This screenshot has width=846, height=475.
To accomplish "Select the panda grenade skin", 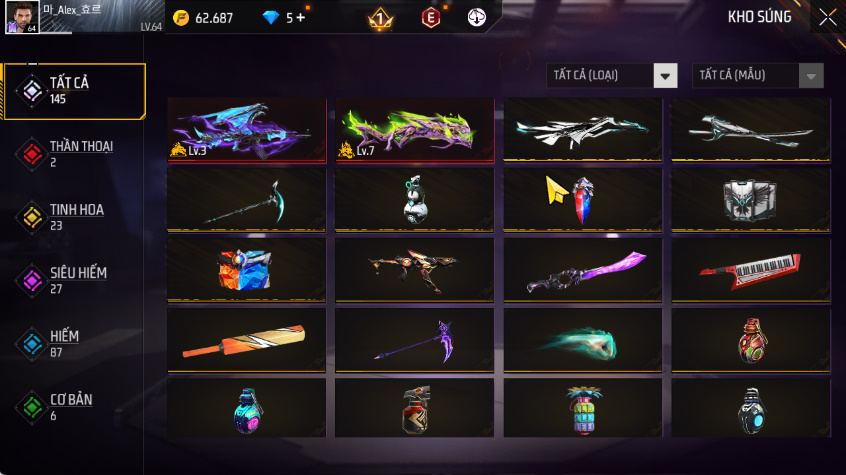I will tap(414, 199).
